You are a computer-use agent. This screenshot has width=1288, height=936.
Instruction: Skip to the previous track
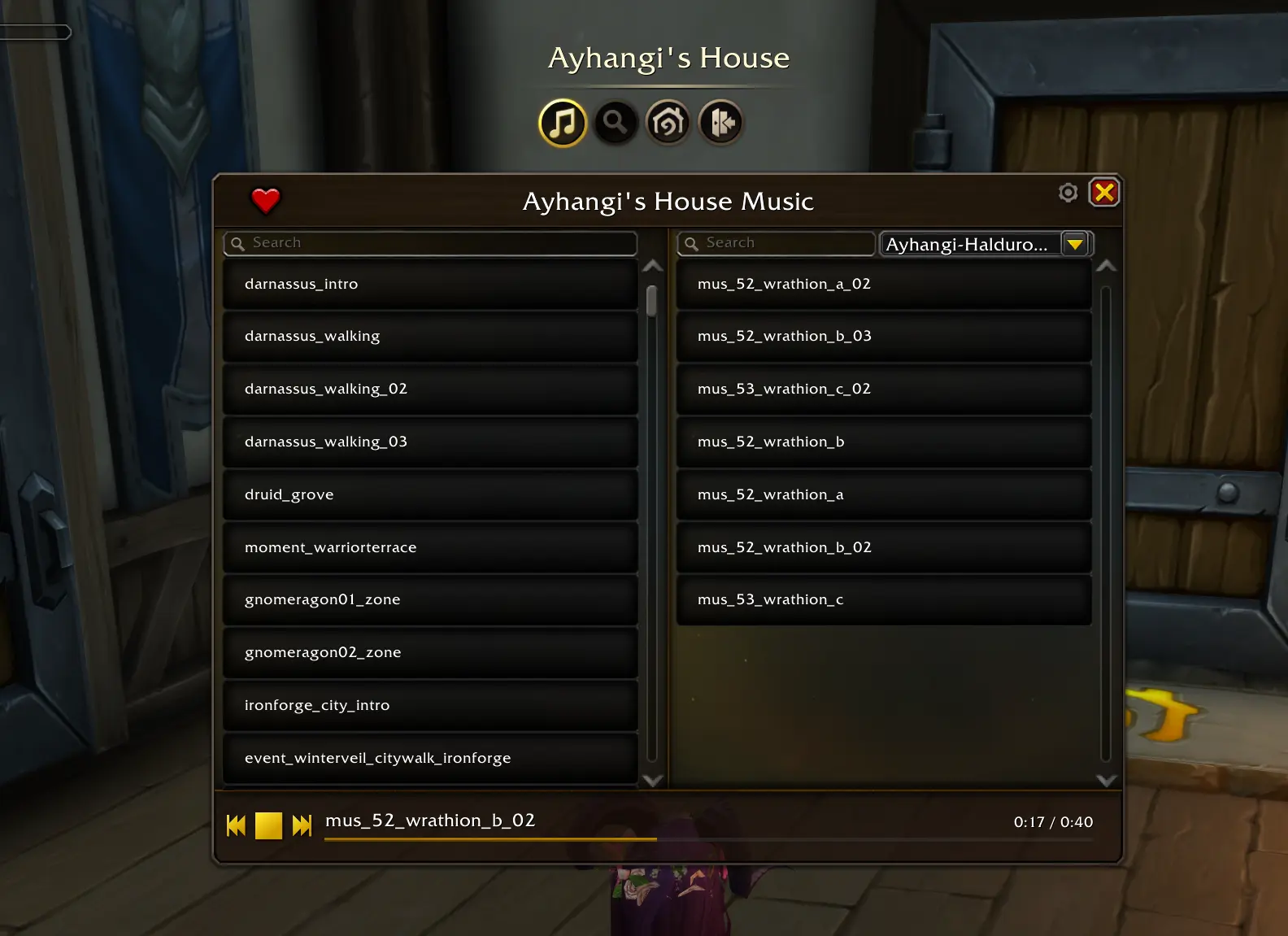236,825
